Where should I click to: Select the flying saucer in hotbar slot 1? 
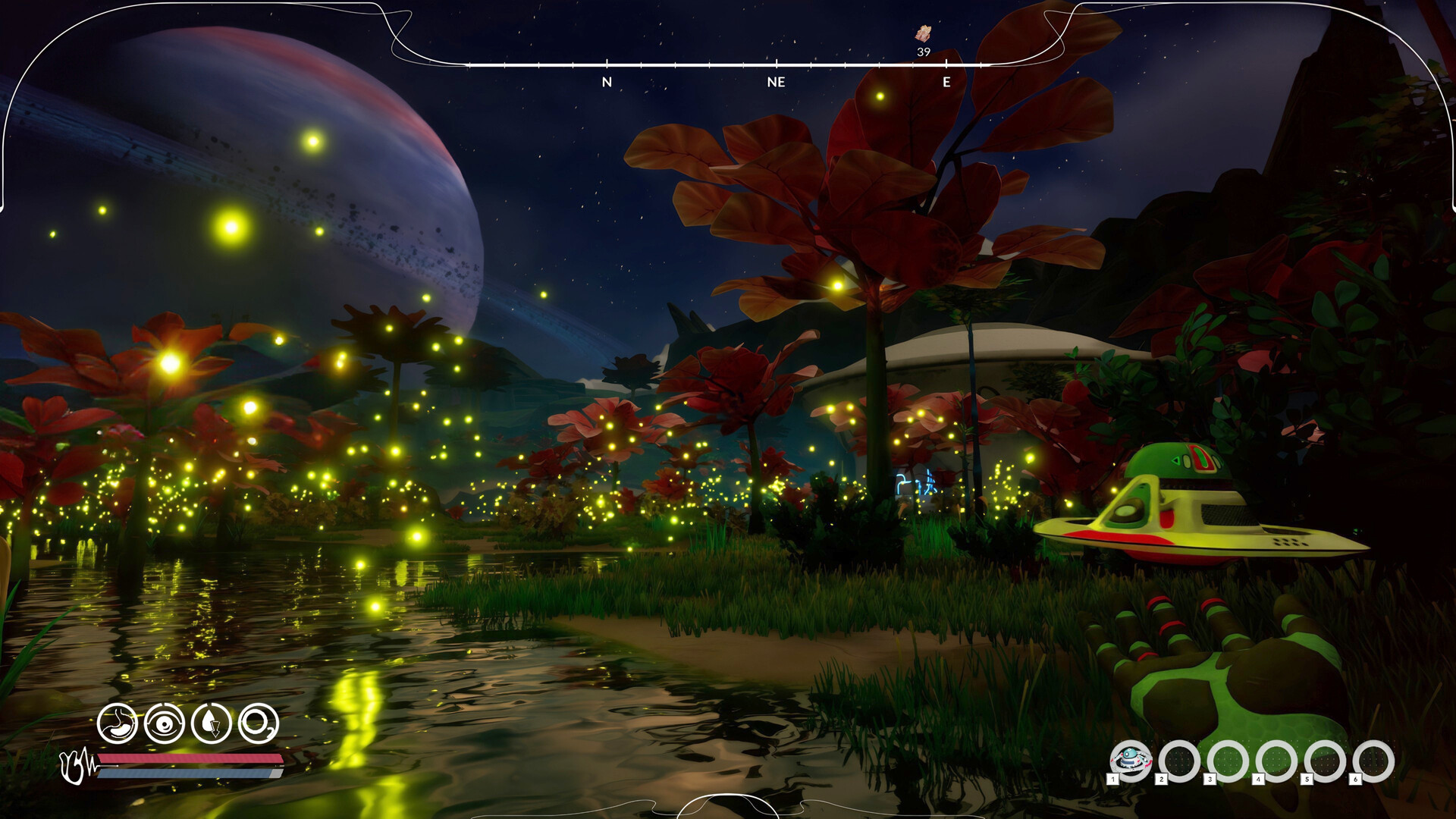pos(1130,760)
